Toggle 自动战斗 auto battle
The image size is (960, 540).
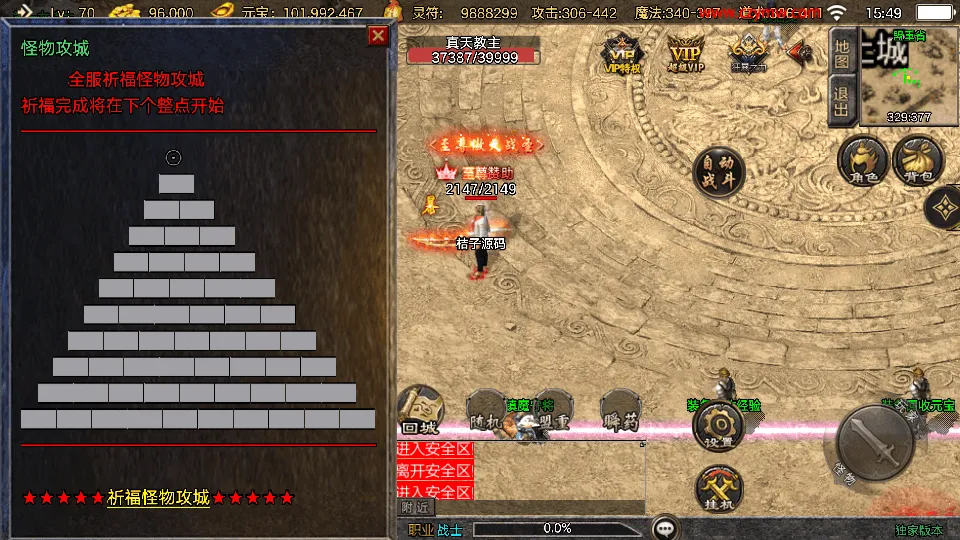718,171
